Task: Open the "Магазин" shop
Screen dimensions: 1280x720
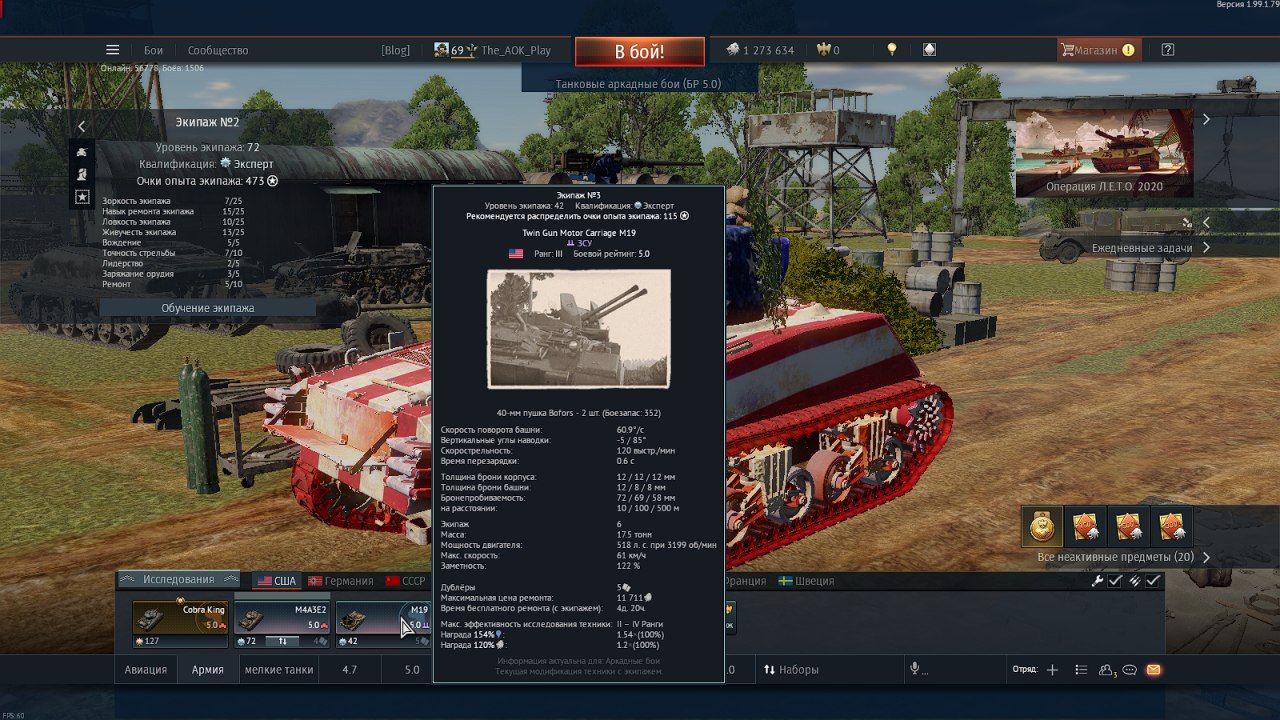Action: point(1097,50)
